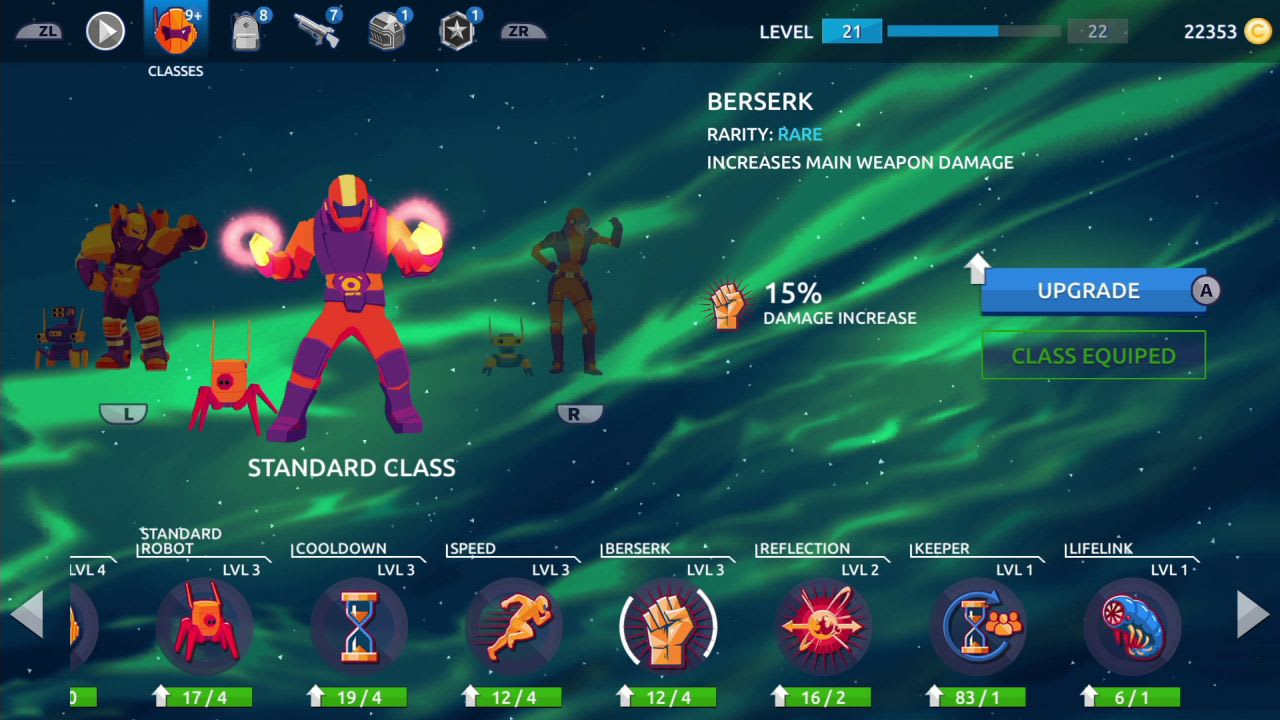Screen dimensions: 1280x720
Task: Select the Speed runner class icon
Action: coord(514,627)
